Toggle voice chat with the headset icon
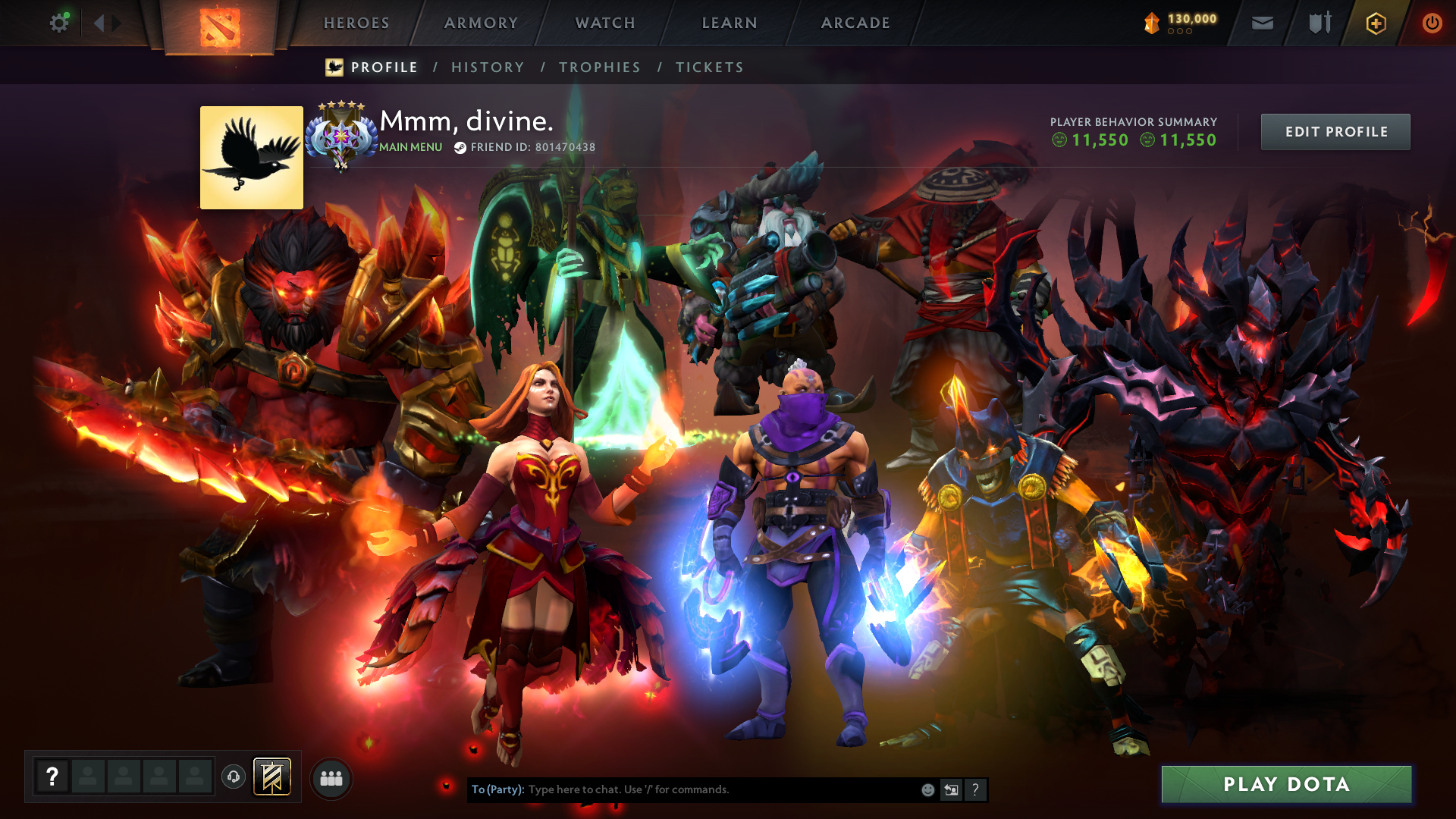This screenshot has height=819, width=1456. 234,777
